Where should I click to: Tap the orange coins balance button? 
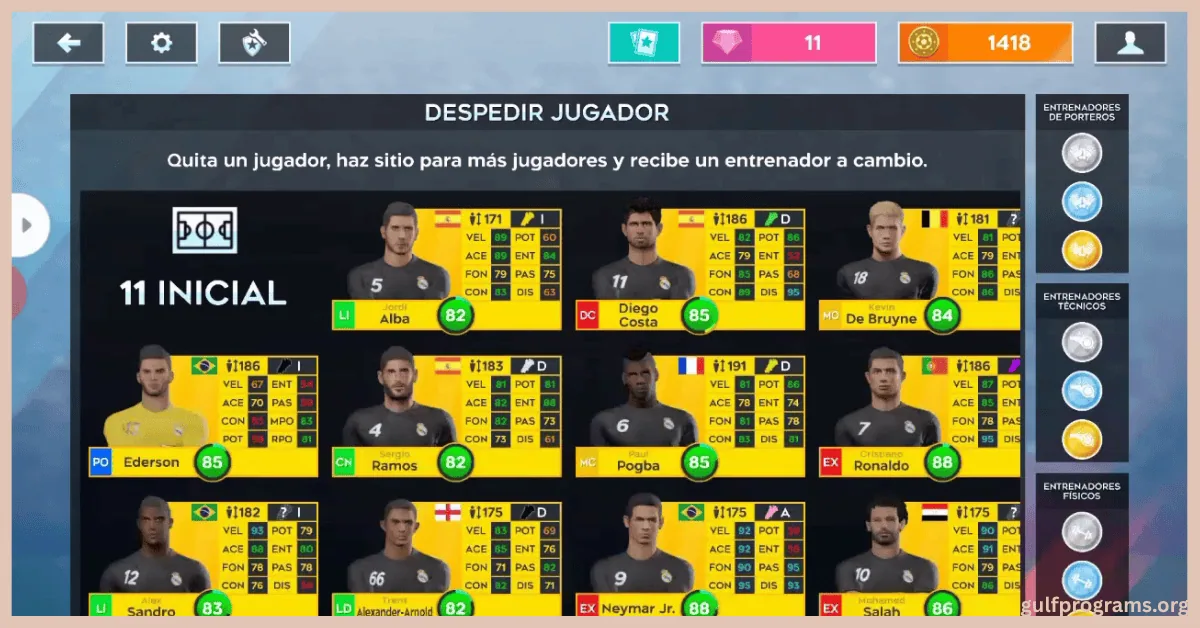[x=985, y=43]
